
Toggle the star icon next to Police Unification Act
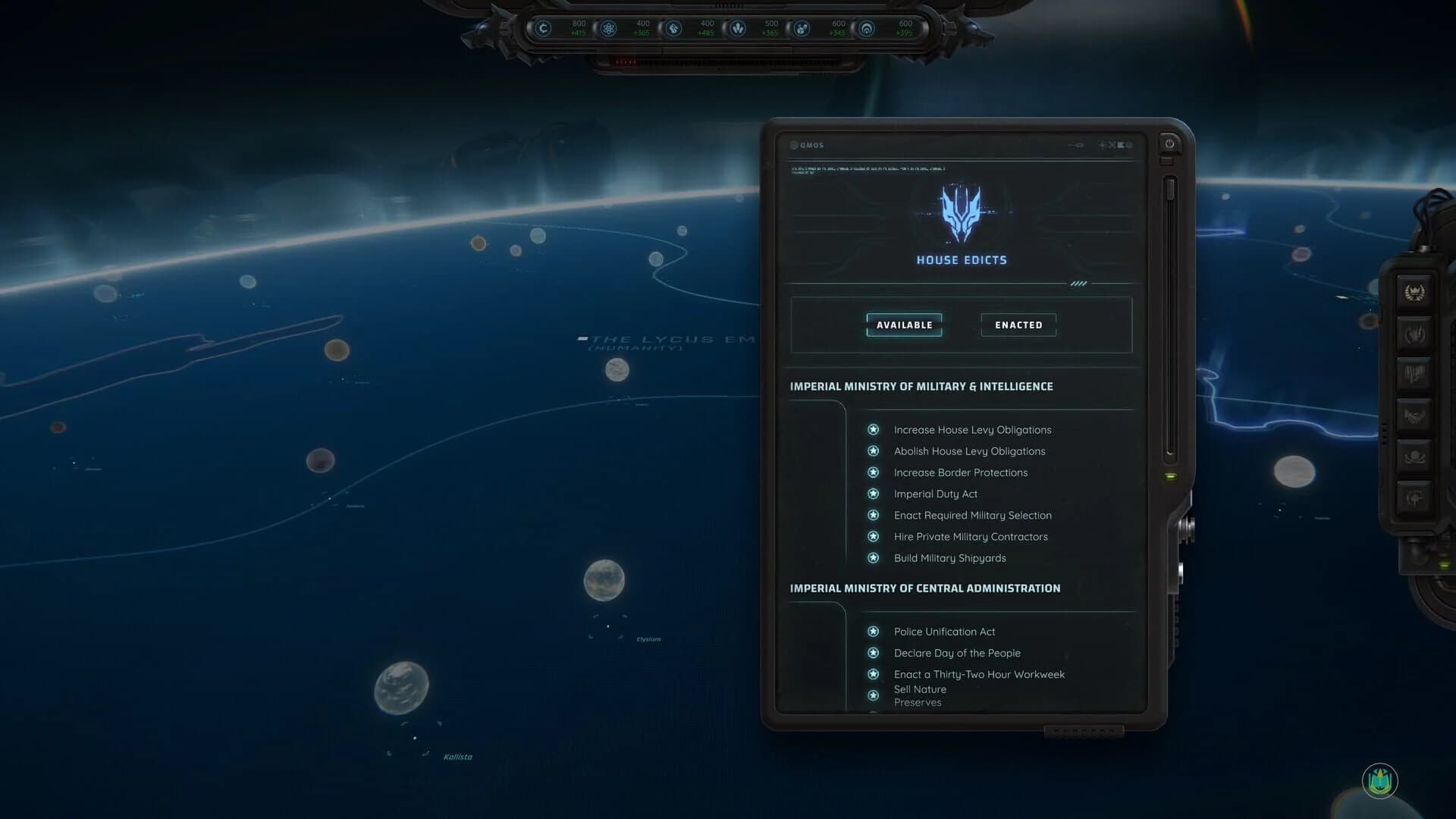pyautogui.click(x=874, y=631)
